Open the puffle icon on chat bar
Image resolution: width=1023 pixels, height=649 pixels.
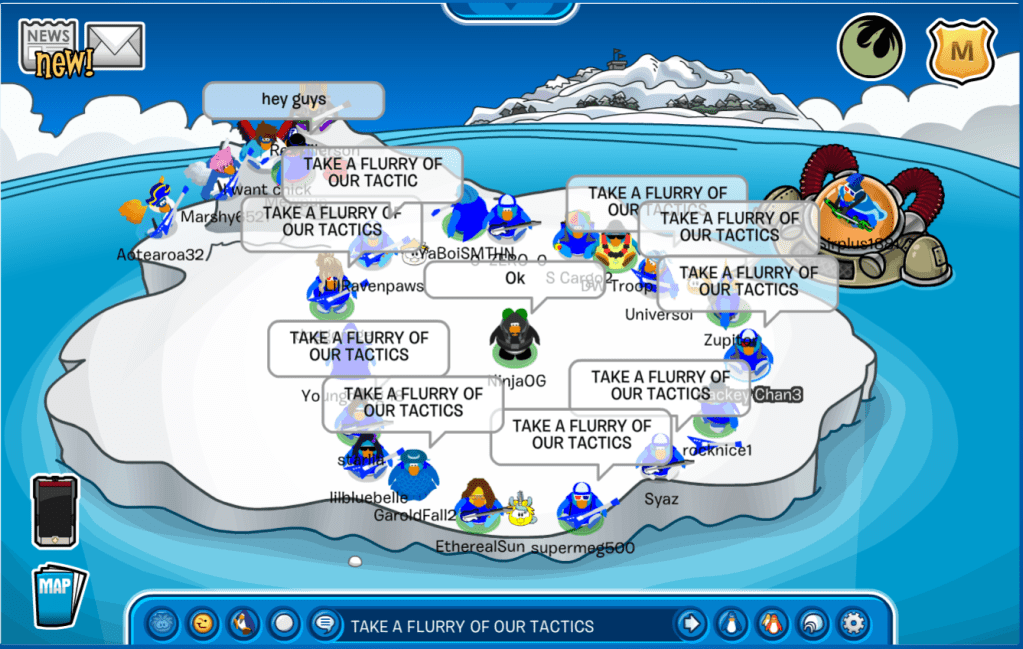[x=161, y=625]
